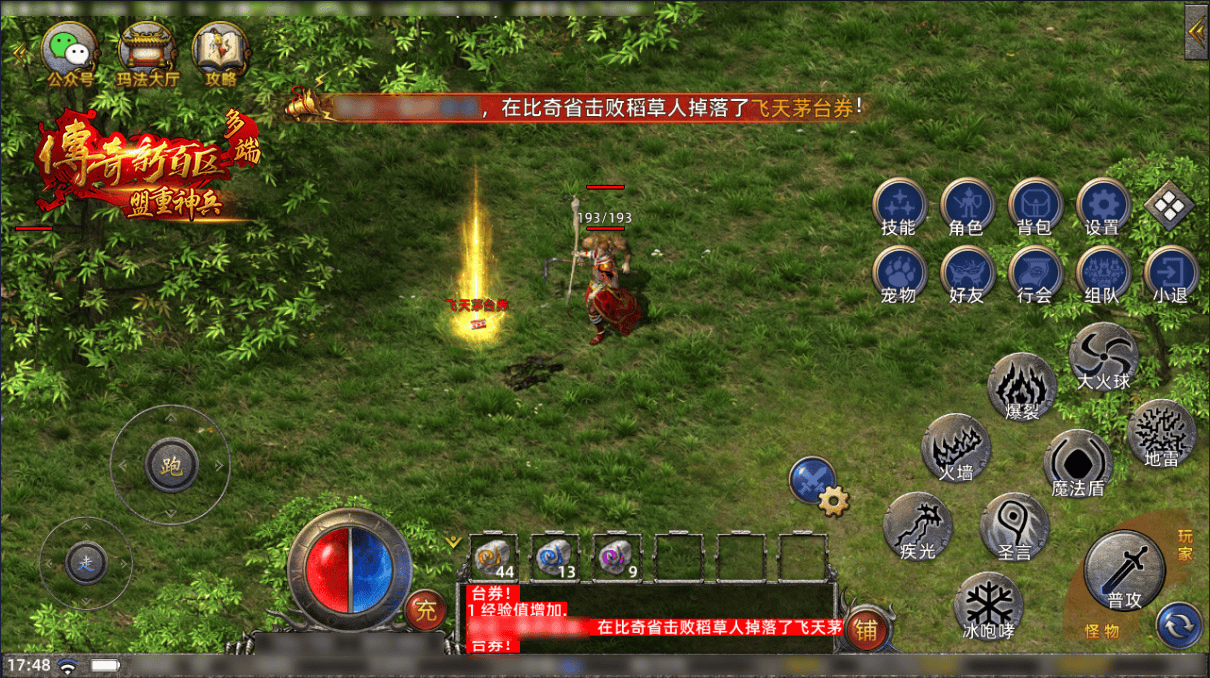Tap 小退 to log out

(x=1170, y=273)
